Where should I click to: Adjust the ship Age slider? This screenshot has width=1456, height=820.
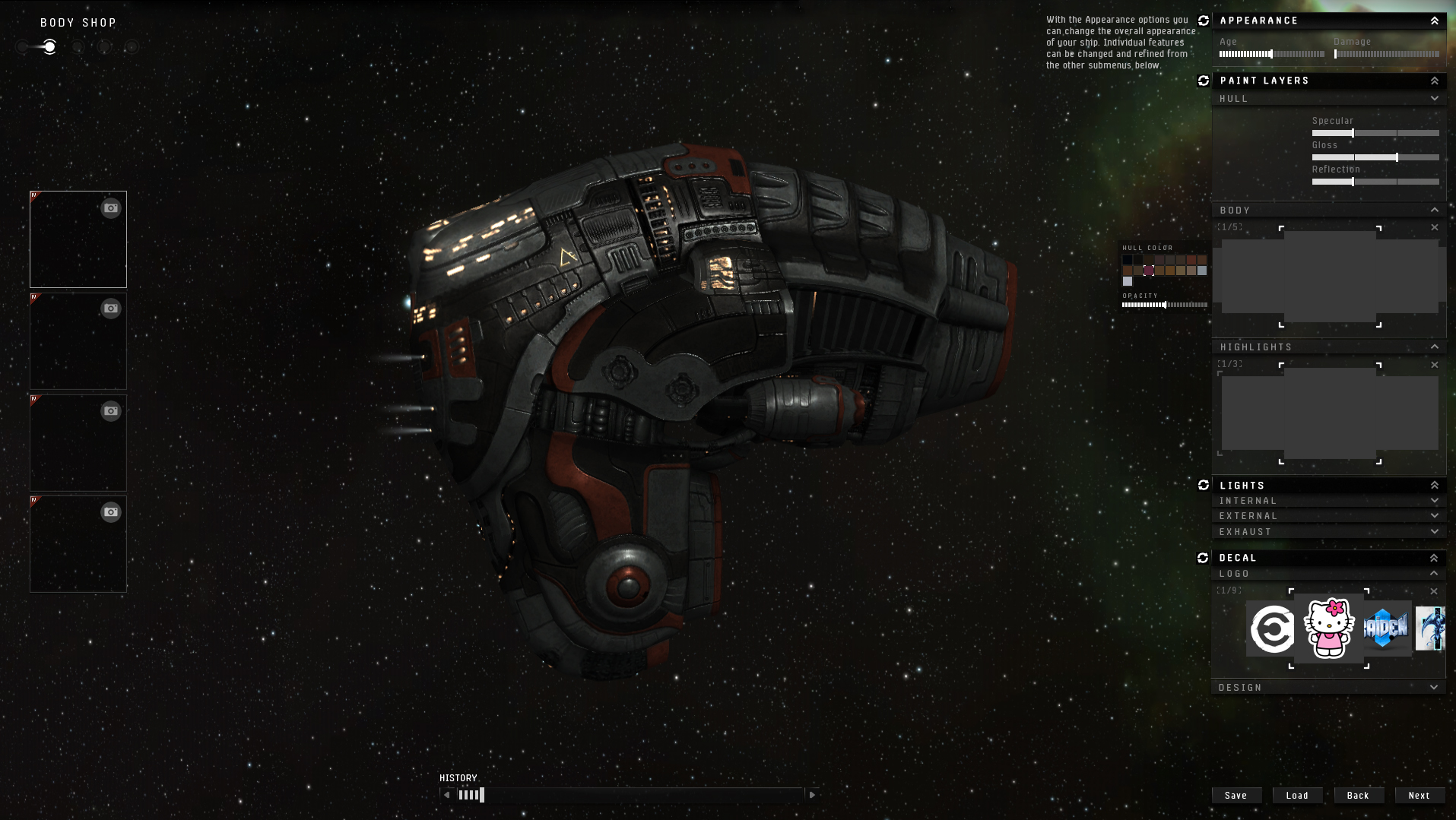point(1270,54)
